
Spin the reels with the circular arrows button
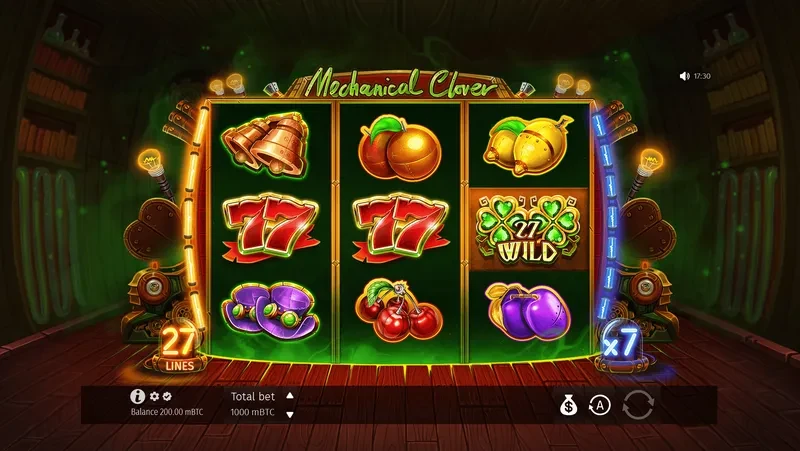[636, 405]
